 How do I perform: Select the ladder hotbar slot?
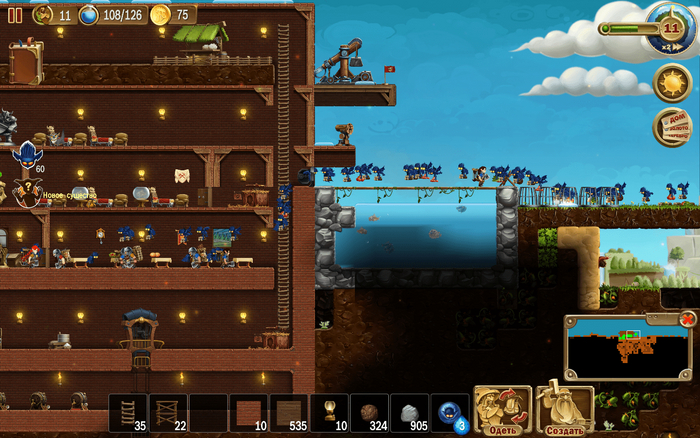128,412
